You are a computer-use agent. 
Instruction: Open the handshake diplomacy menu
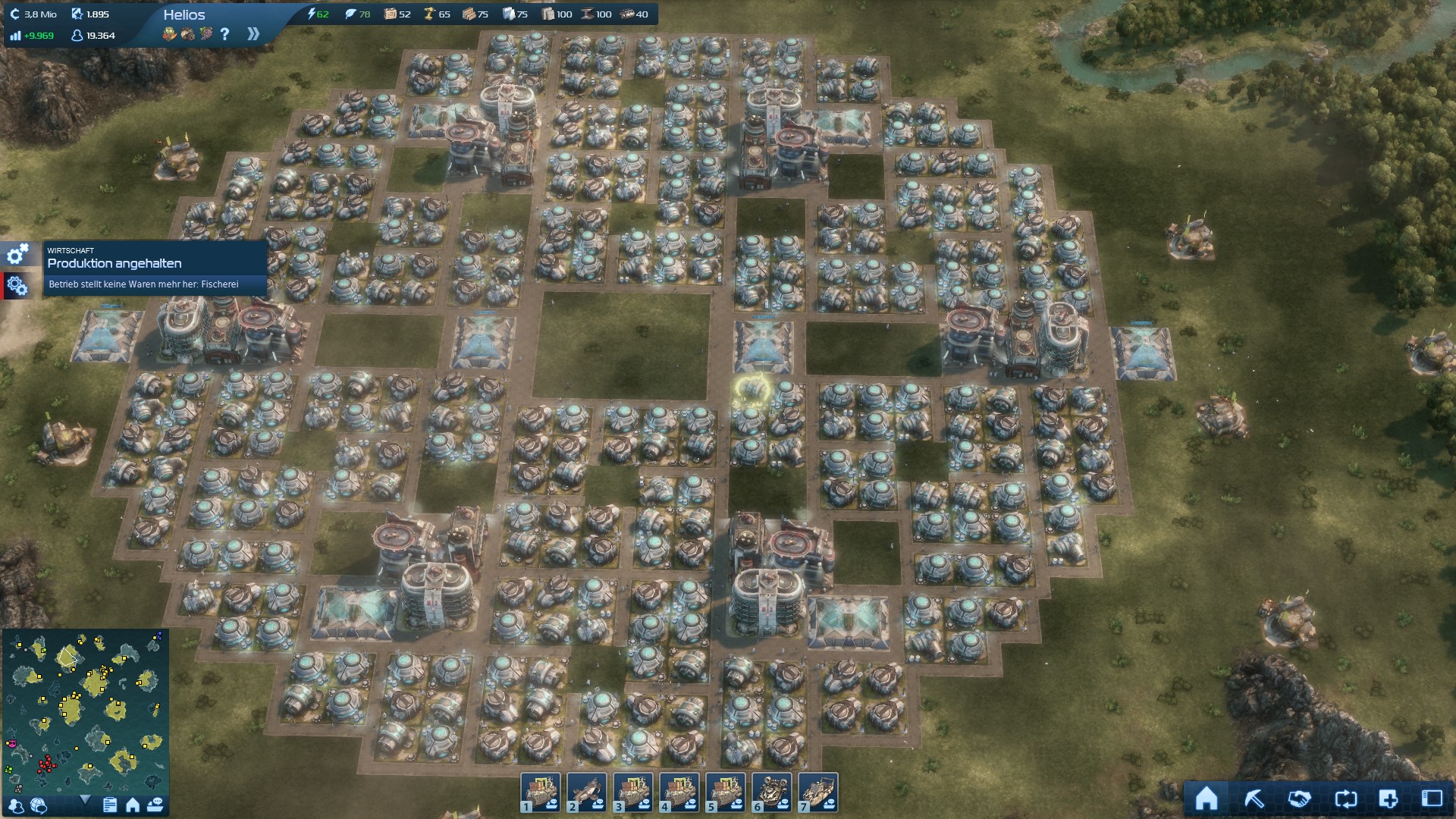(1299, 799)
